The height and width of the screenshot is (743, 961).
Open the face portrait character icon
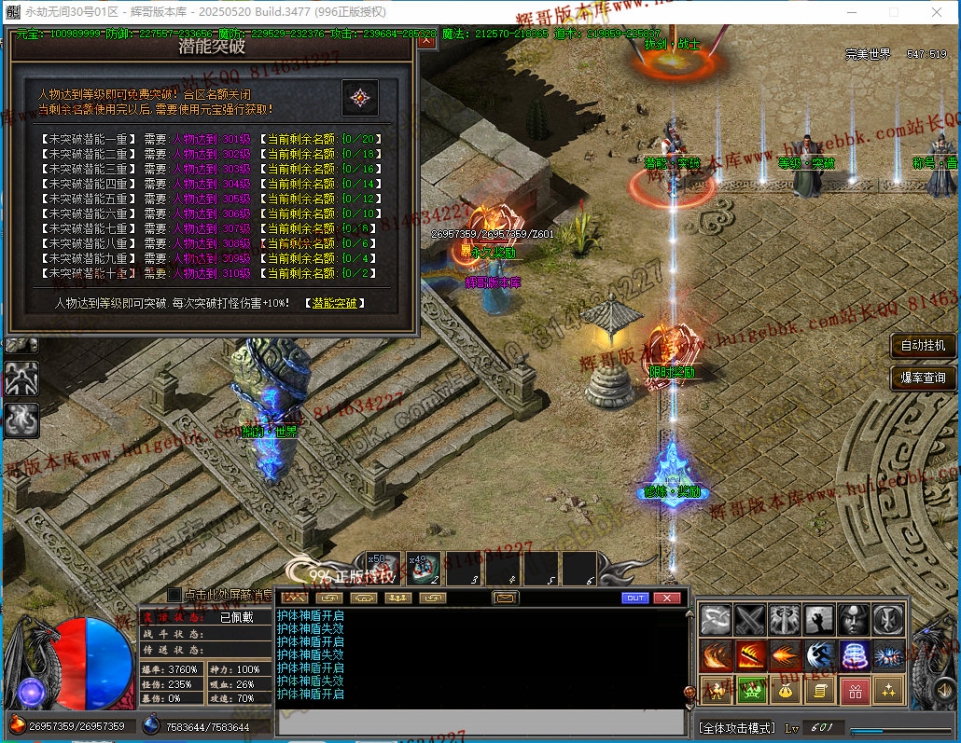(x=854, y=621)
